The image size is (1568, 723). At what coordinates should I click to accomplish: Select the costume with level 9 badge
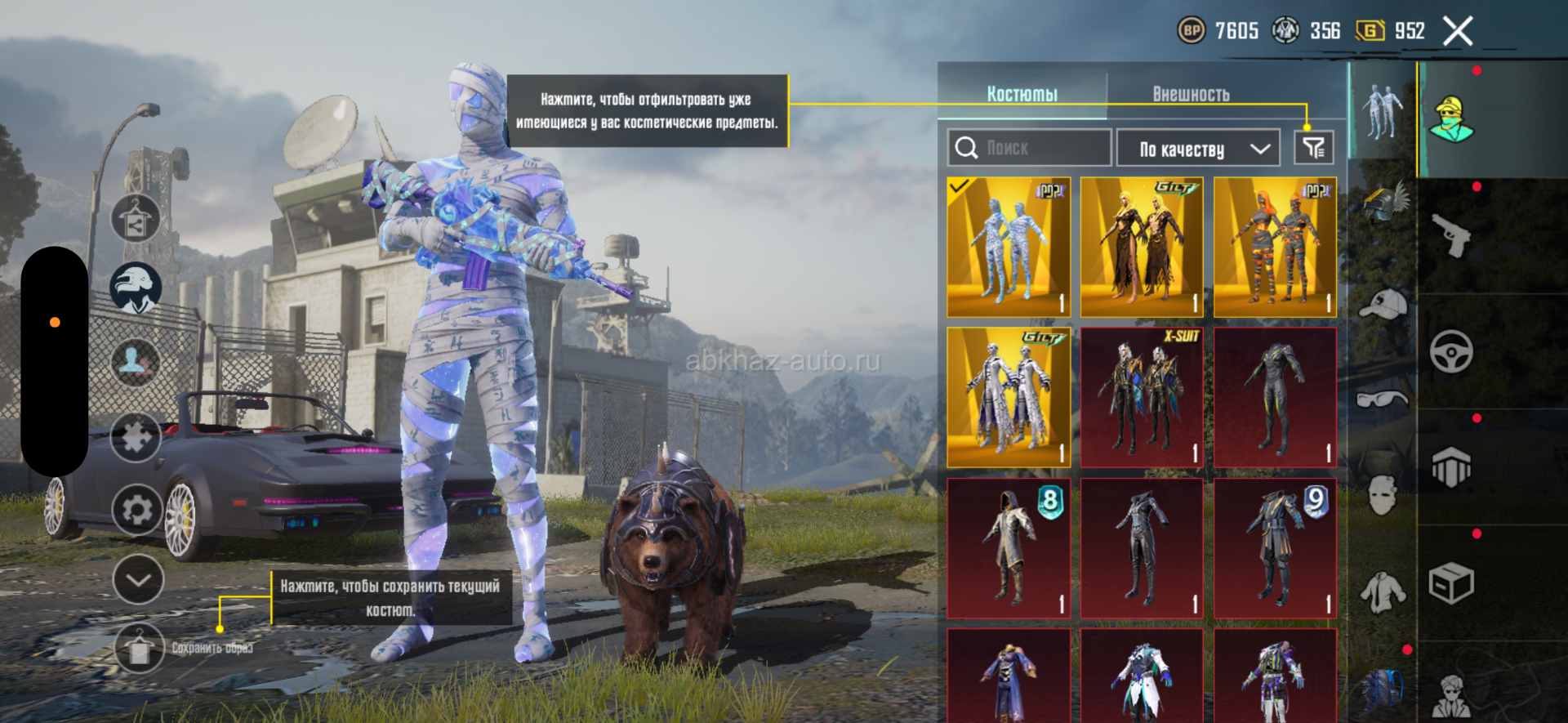click(1275, 548)
